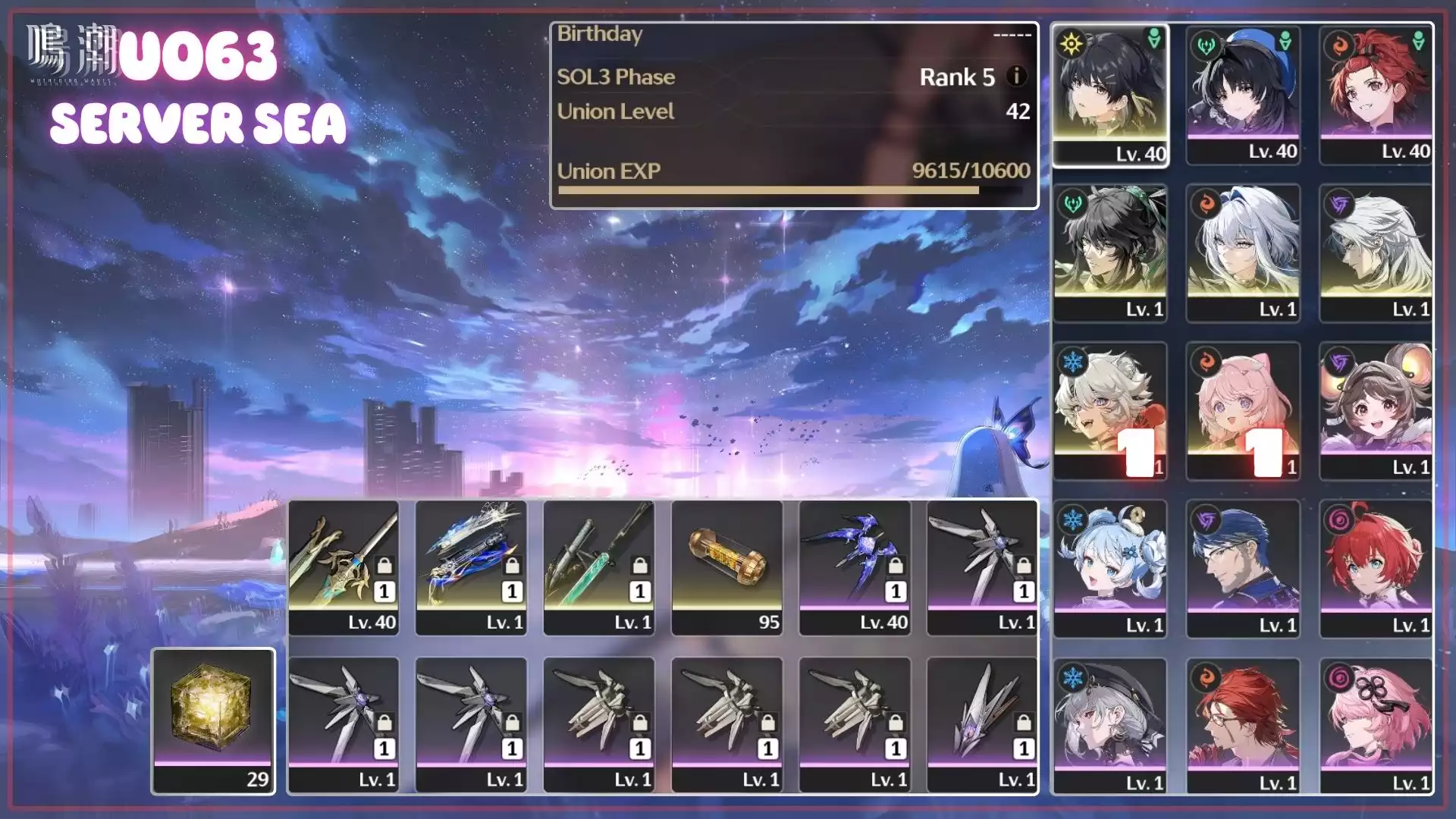Pick the Danjin Havoc portrait
The image size is (1456, 819).
1376,568
